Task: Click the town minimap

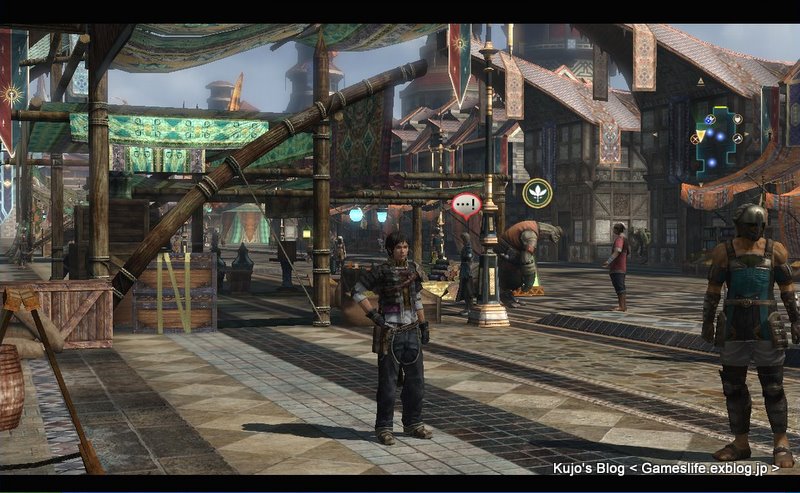Action: pos(718,139)
